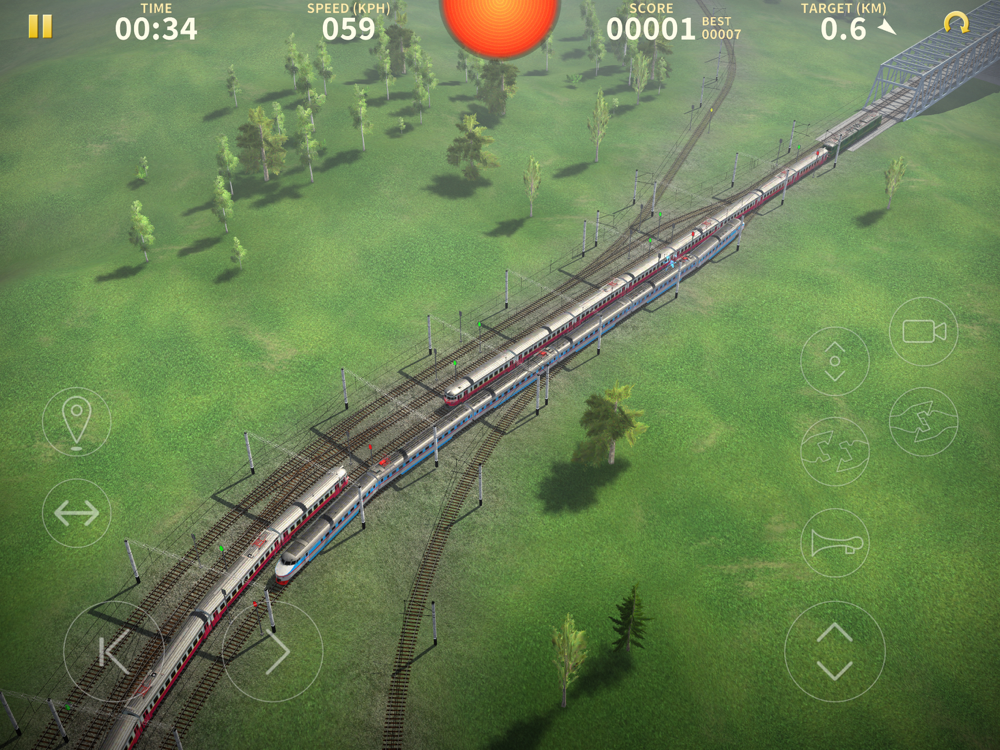
Task: Activate the horizontal double-arrow button
Action: coord(77,513)
